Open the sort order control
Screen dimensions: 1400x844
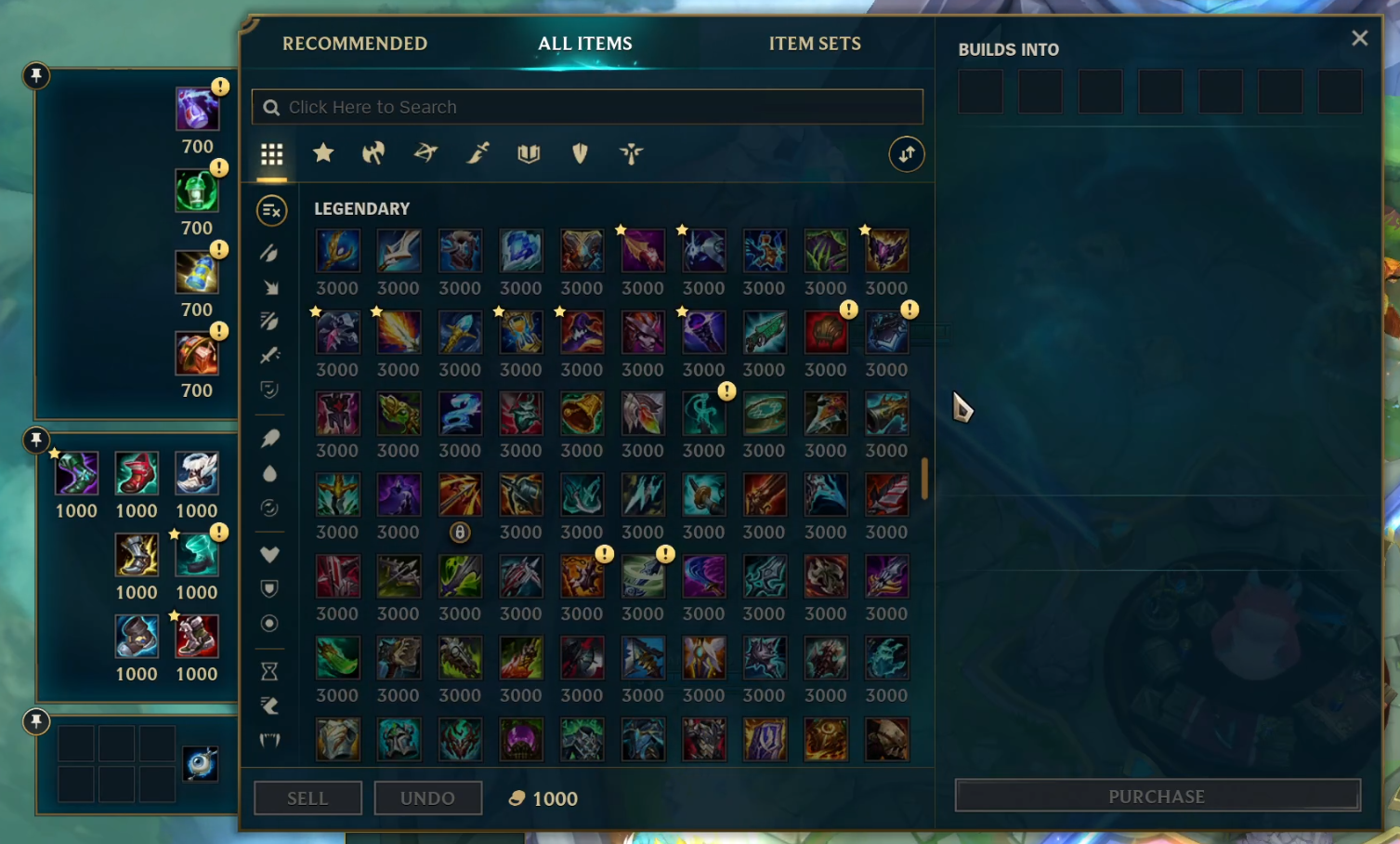tap(907, 154)
